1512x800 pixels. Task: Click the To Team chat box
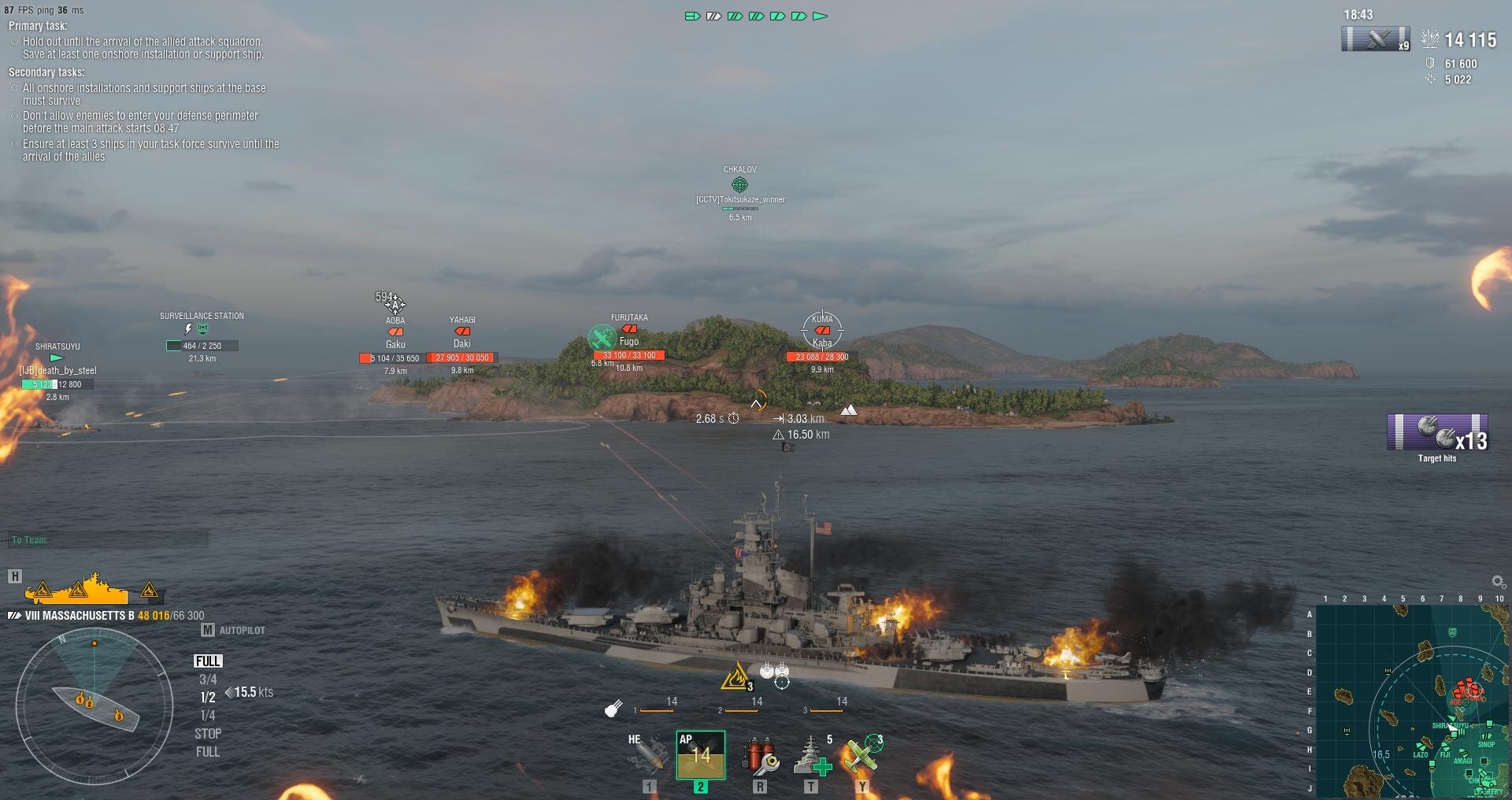coord(109,540)
